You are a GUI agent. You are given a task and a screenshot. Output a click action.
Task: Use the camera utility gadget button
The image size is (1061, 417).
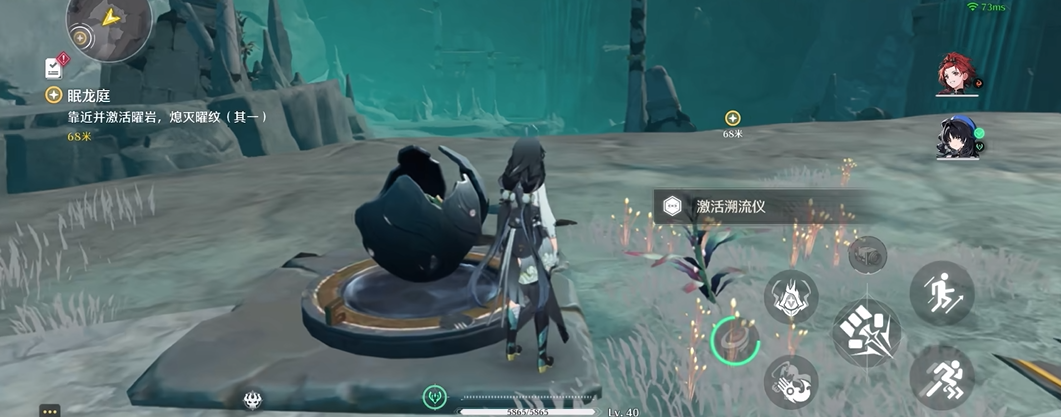point(867,254)
